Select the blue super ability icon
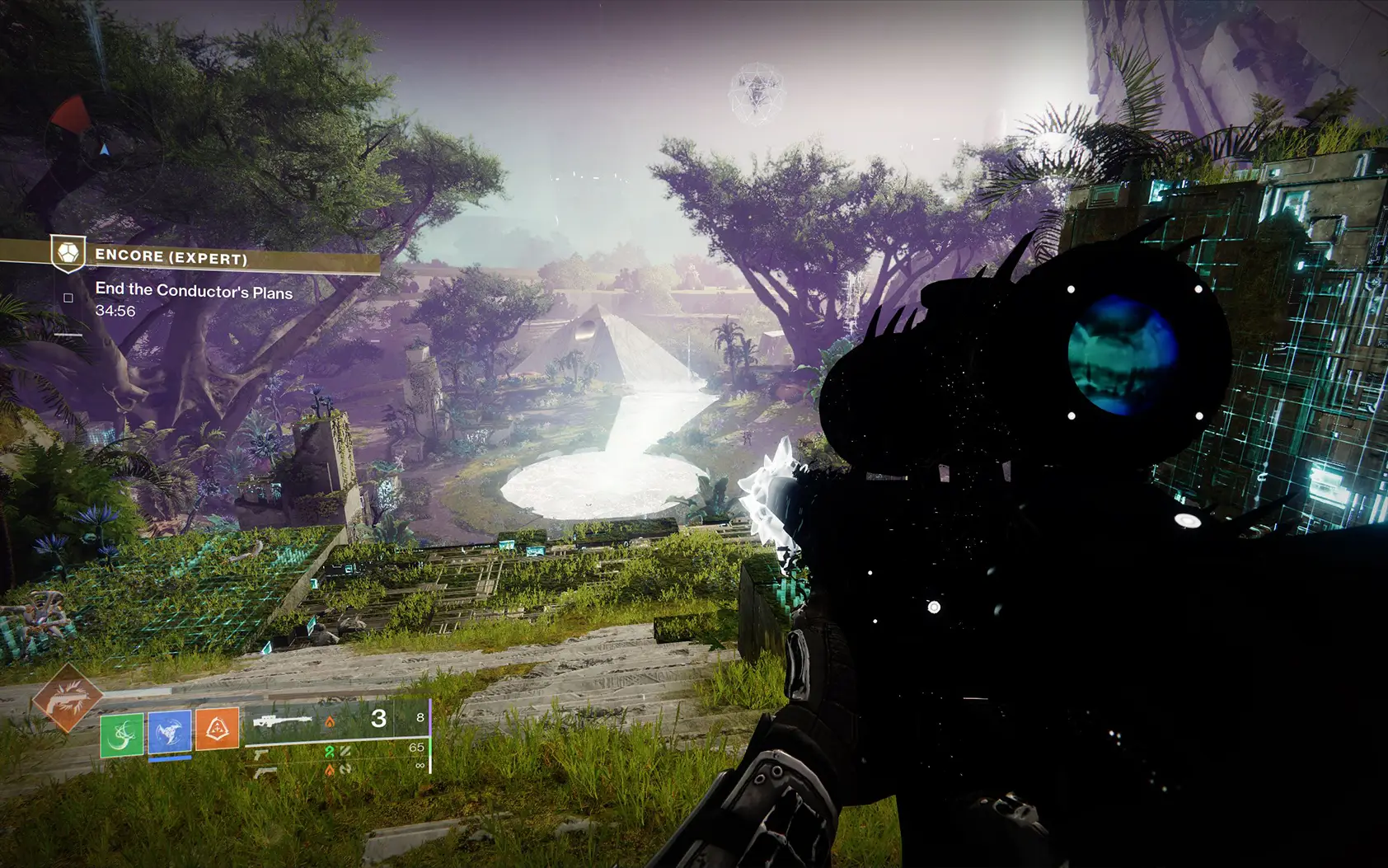 click(x=171, y=732)
